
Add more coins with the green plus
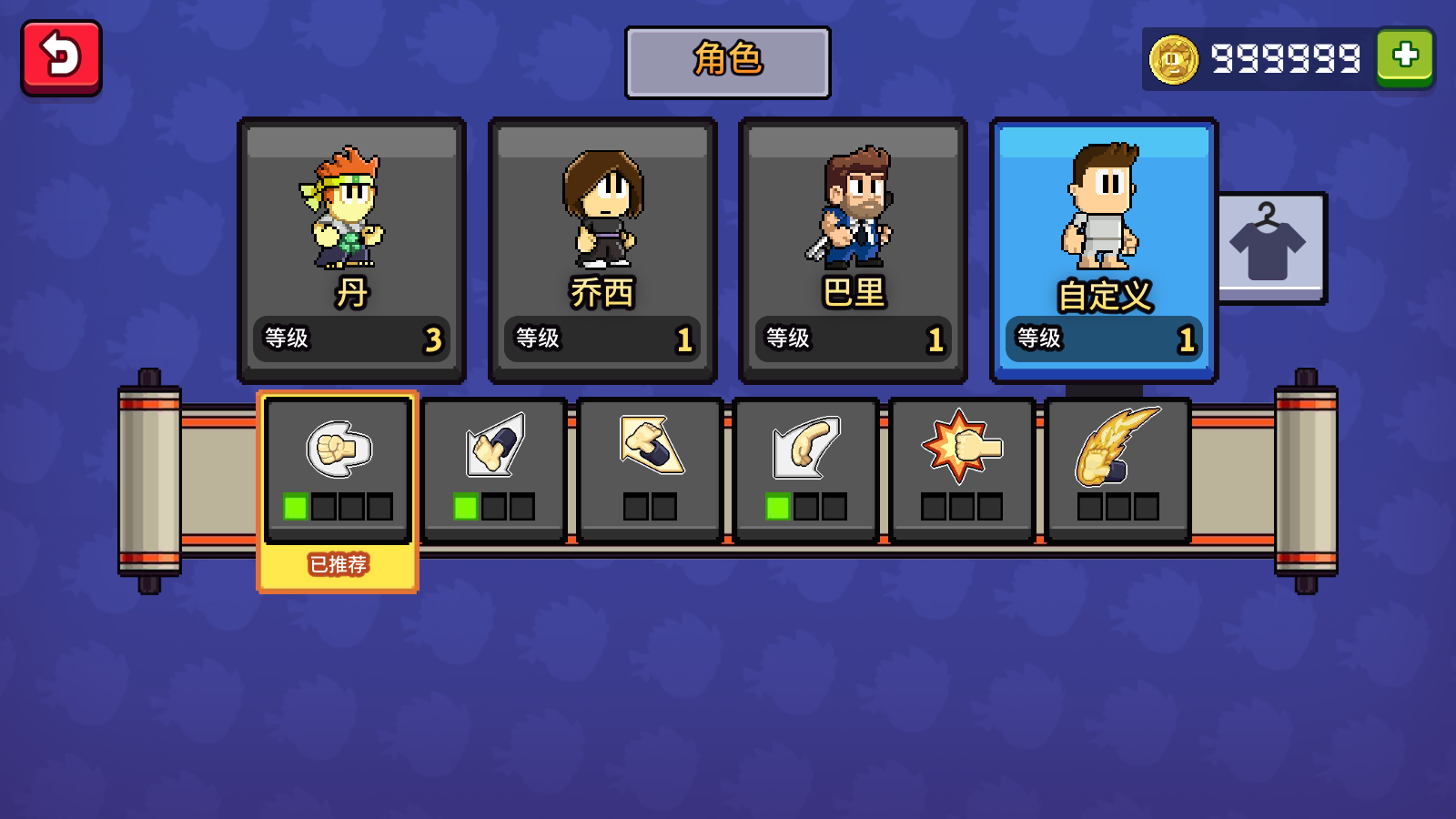point(1405,57)
